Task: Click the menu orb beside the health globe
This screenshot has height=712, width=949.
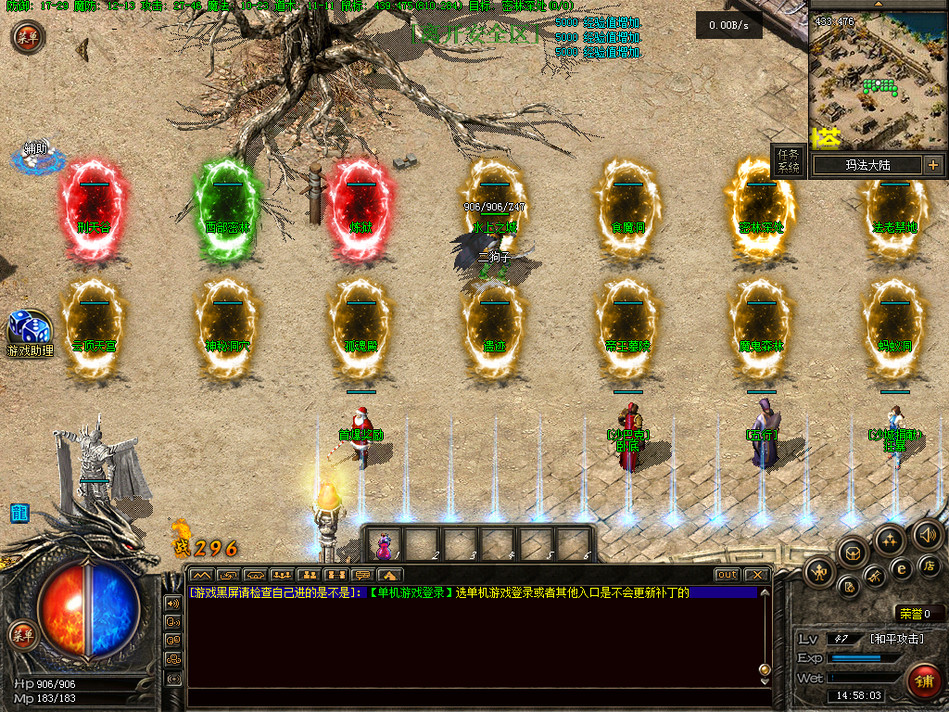Action: [22, 634]
